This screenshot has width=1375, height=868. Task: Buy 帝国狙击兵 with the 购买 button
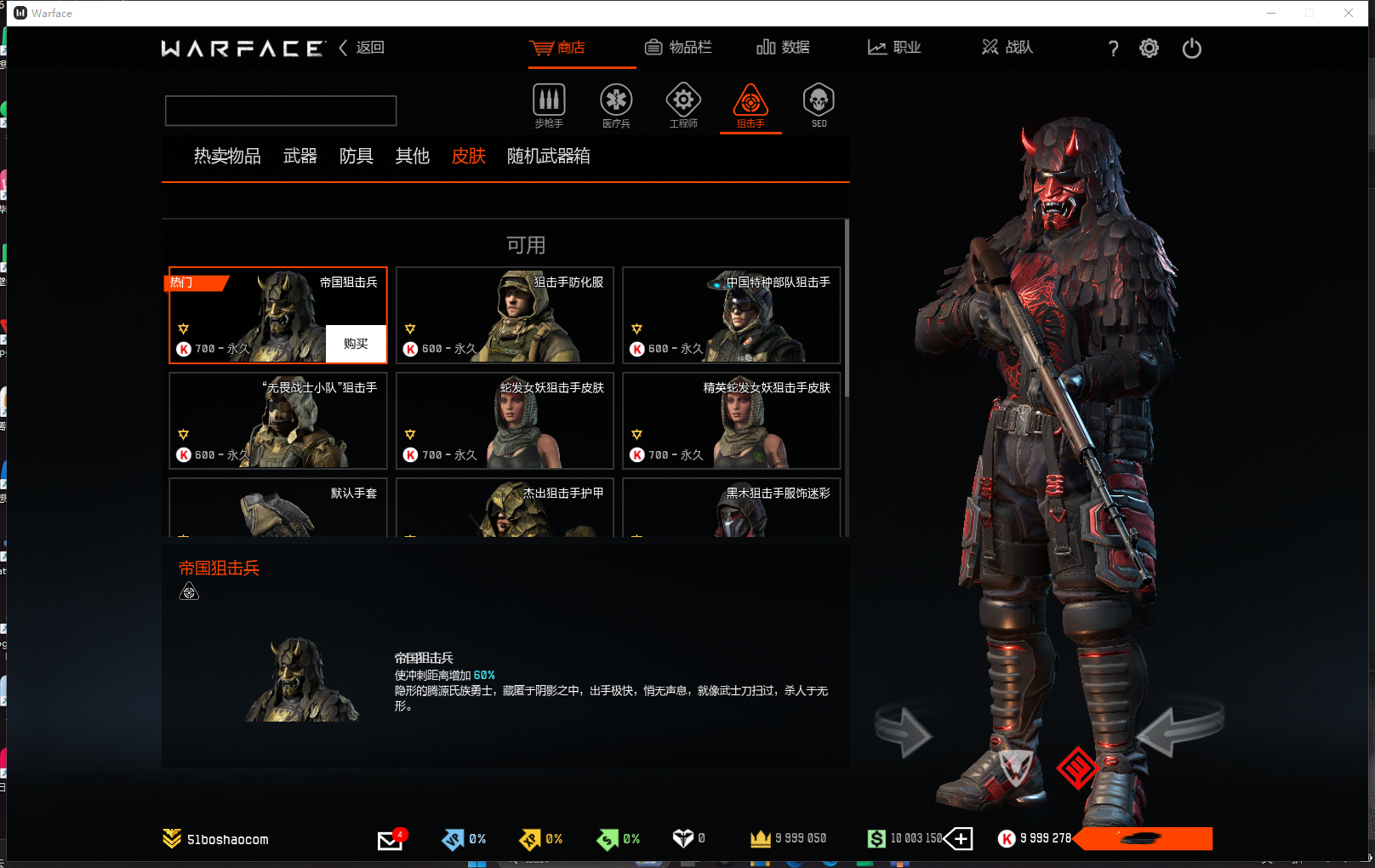(356, 344)
